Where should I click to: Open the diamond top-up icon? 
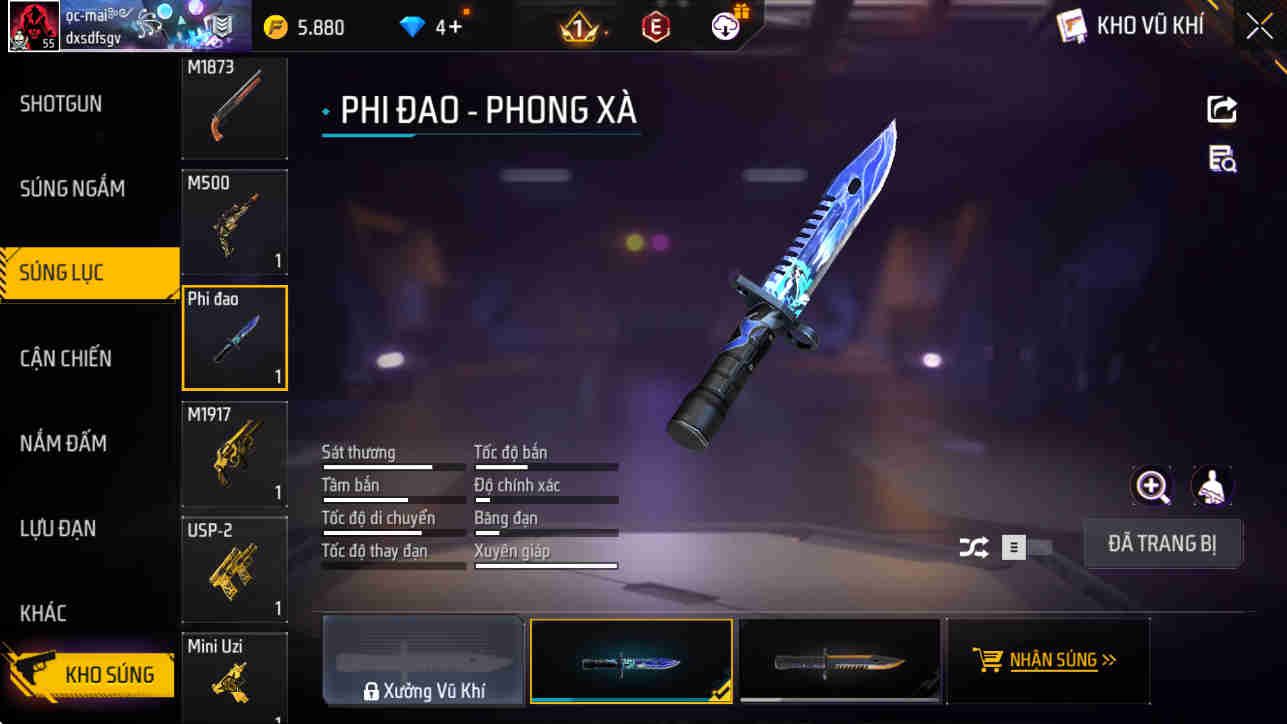[x=411, y=28]
